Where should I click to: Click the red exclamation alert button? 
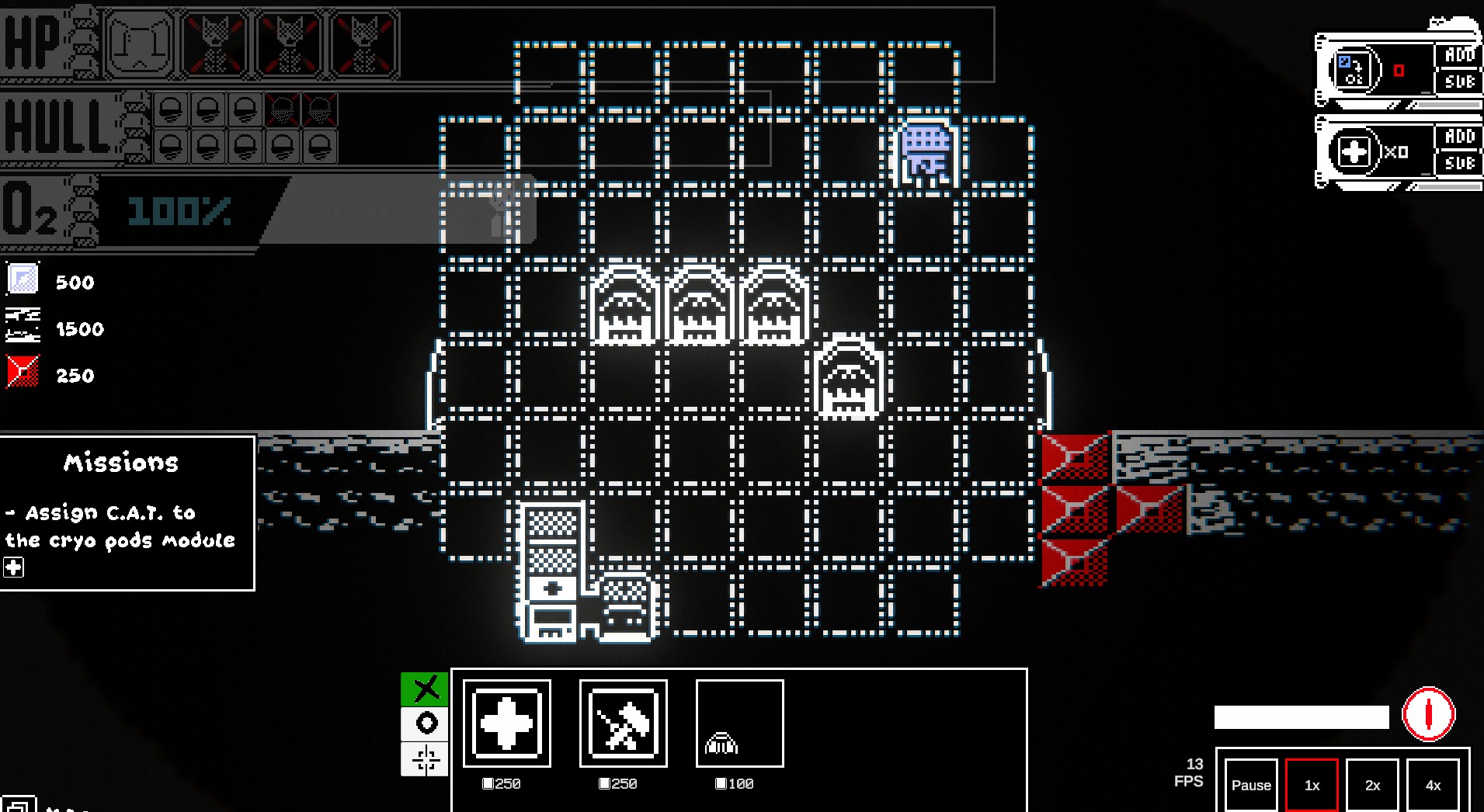pos(1428,714)
